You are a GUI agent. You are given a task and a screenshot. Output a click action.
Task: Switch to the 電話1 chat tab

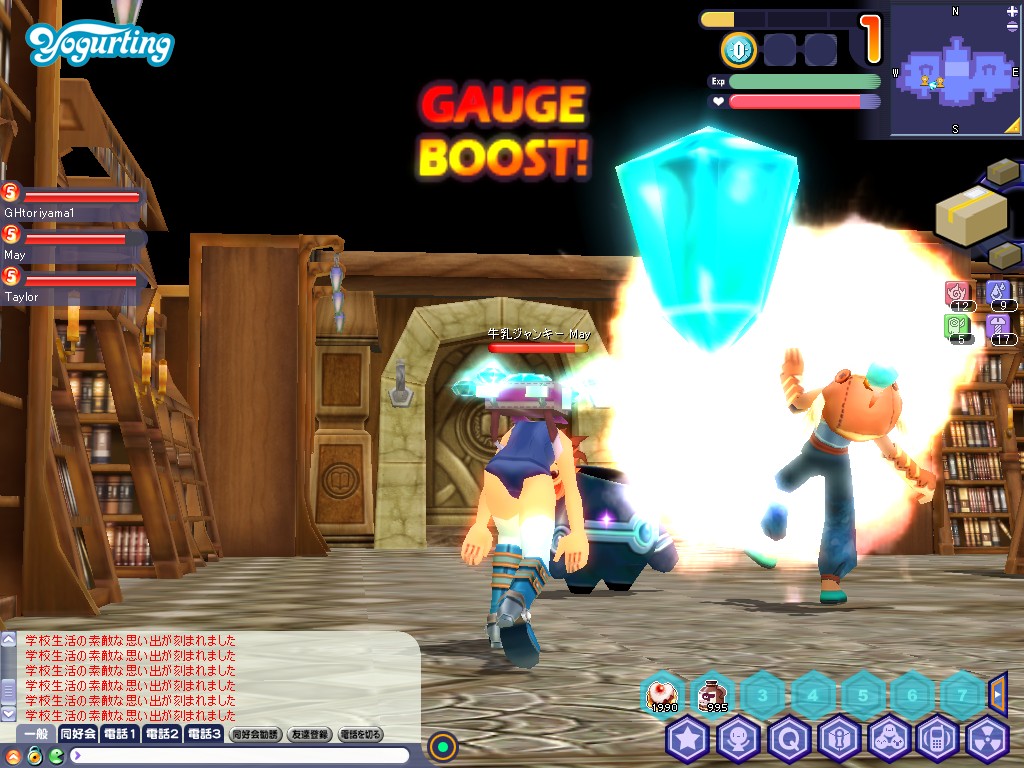pos(119,734)
